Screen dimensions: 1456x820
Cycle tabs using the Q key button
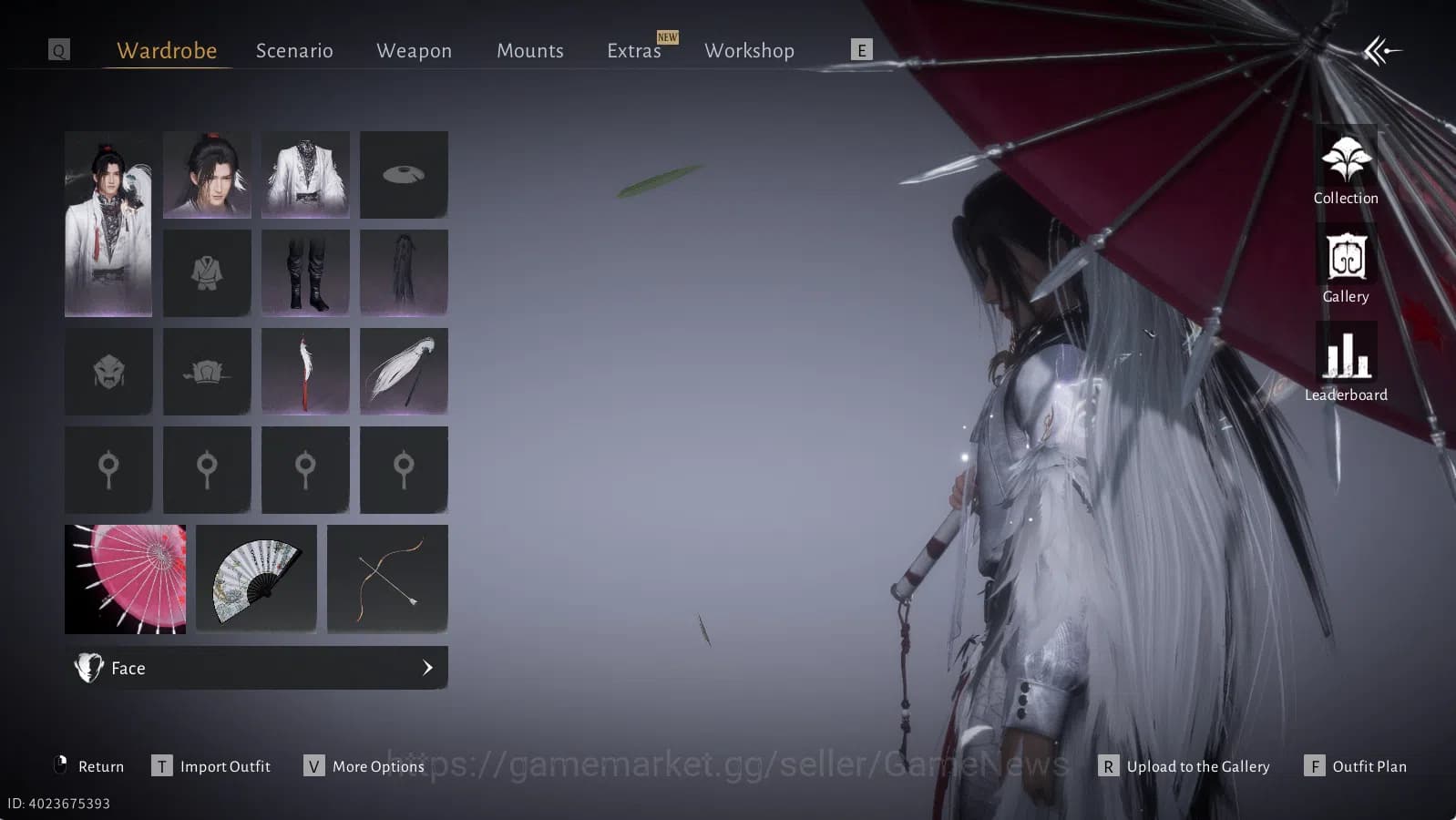58,49
